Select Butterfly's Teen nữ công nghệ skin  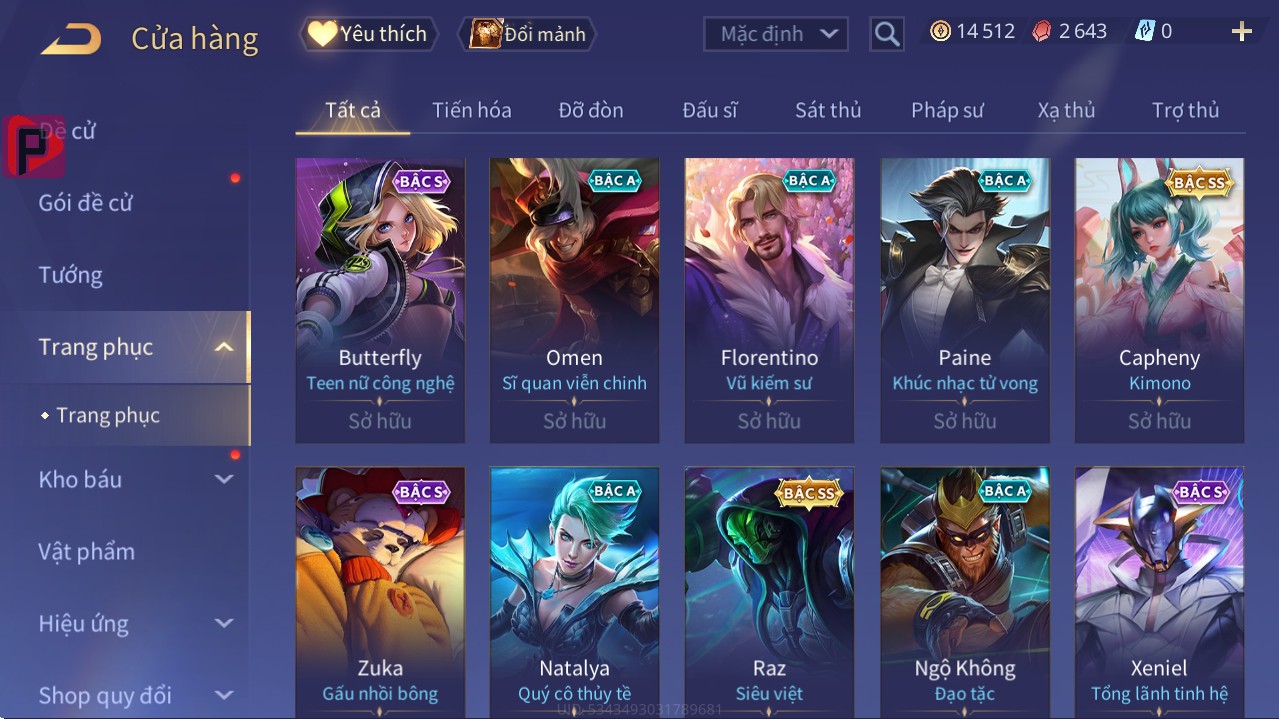[x=380, y=300]
